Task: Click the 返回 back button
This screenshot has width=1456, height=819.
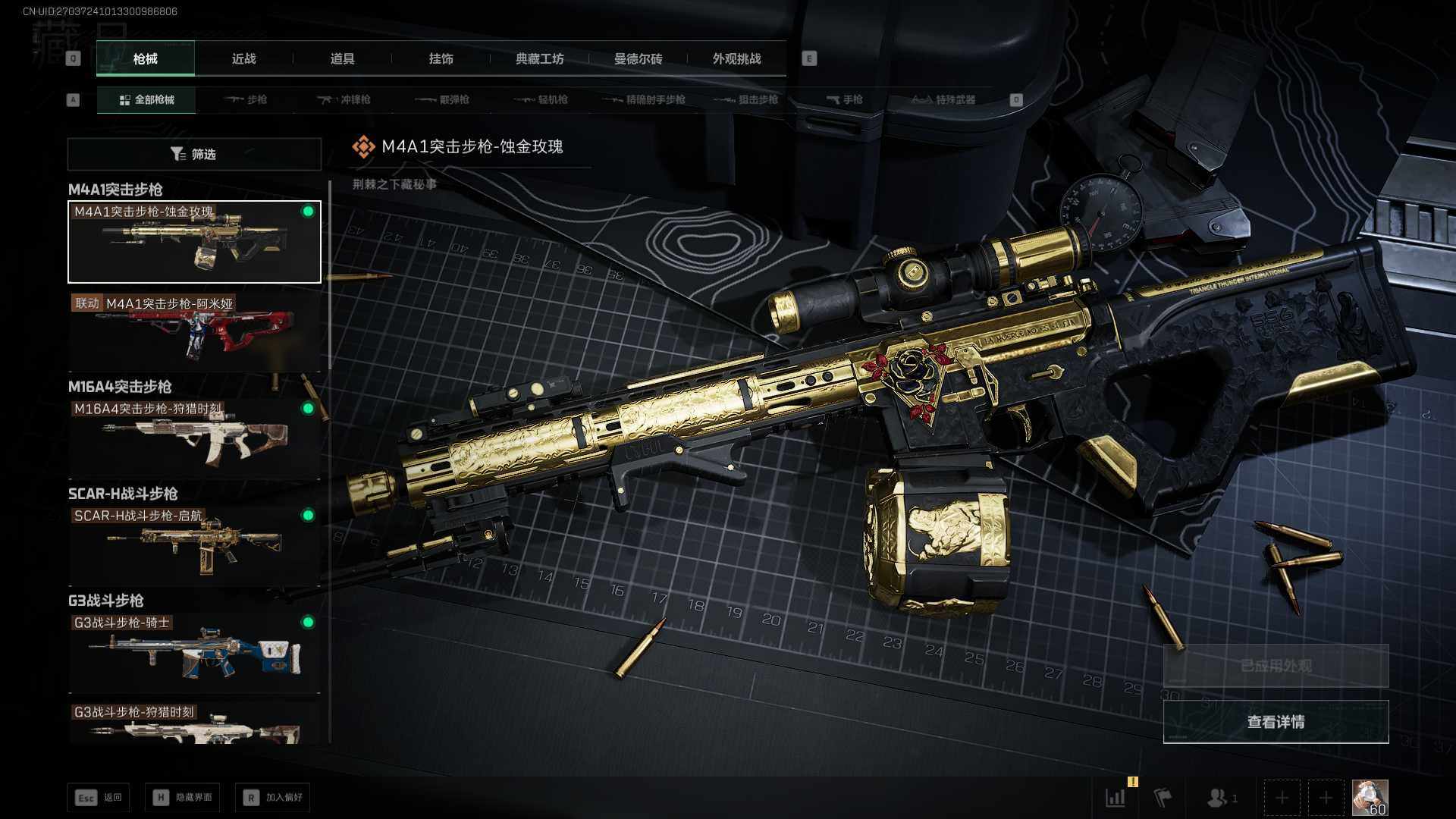Action: 99,797
